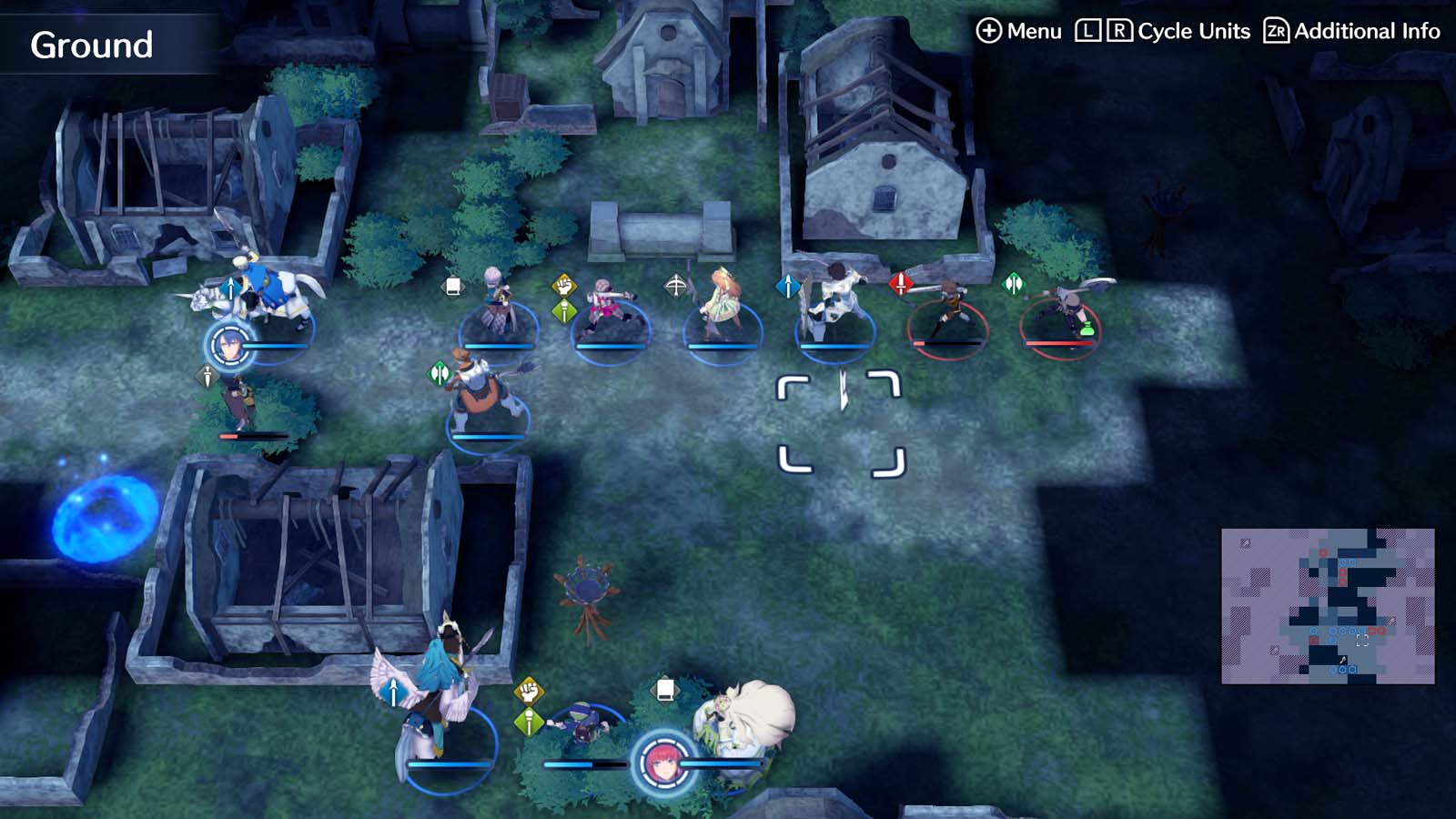
Task: Select the red sword icon above the enemy fighter
Action: [902, 283]
